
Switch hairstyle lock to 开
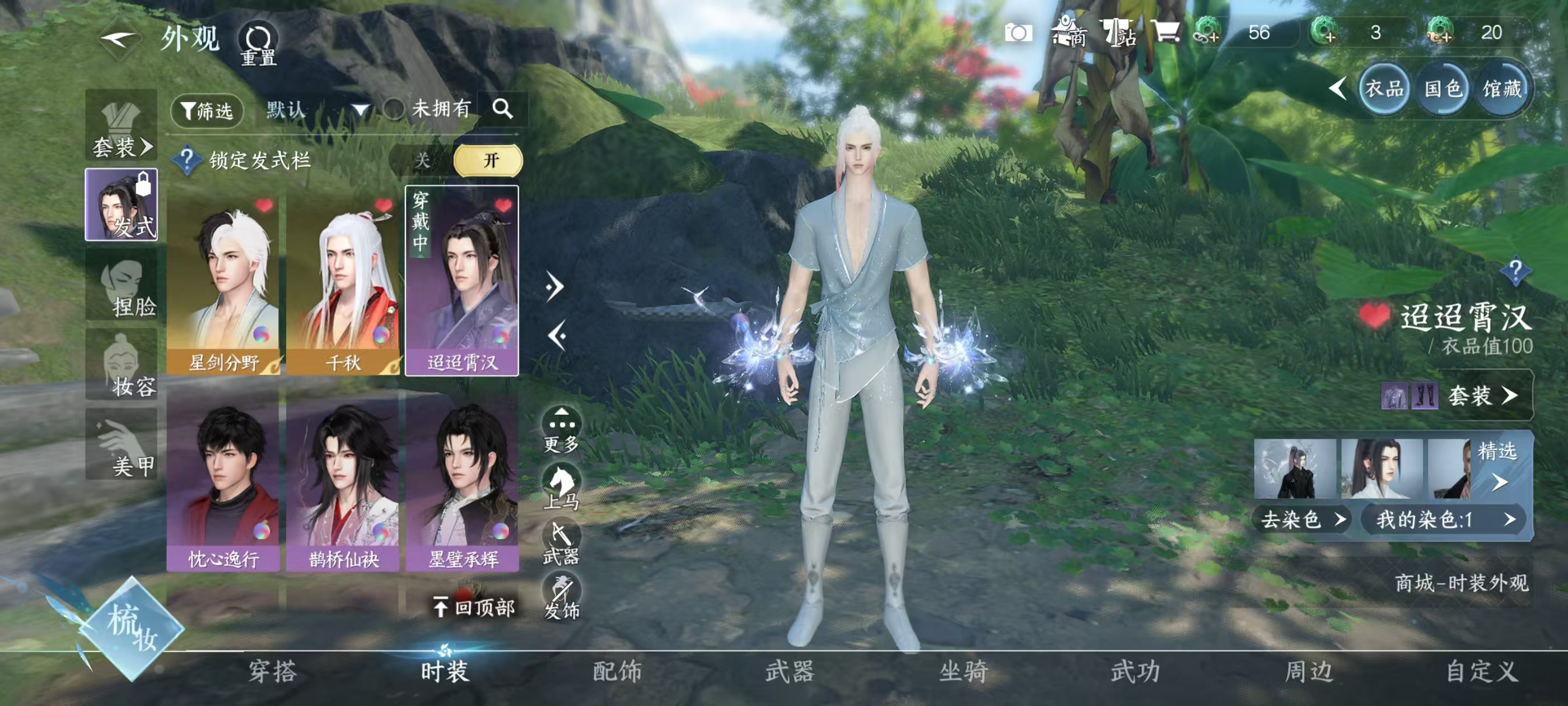tap(489, 160)
